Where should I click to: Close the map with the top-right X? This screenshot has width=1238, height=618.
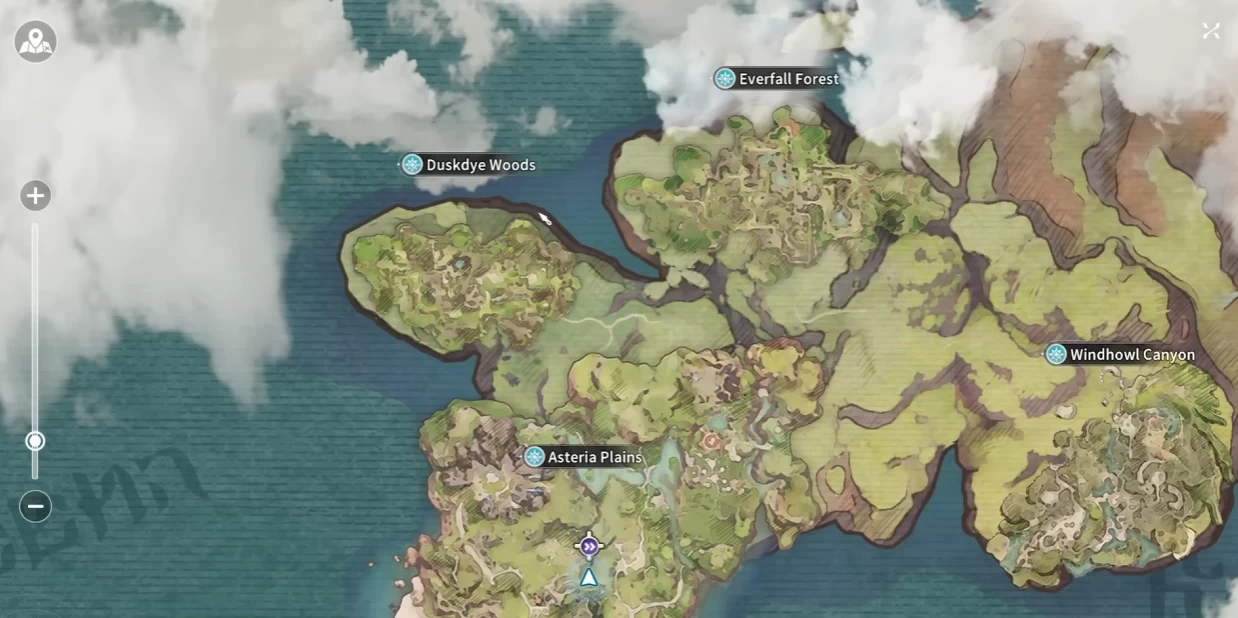[1211, 31]
